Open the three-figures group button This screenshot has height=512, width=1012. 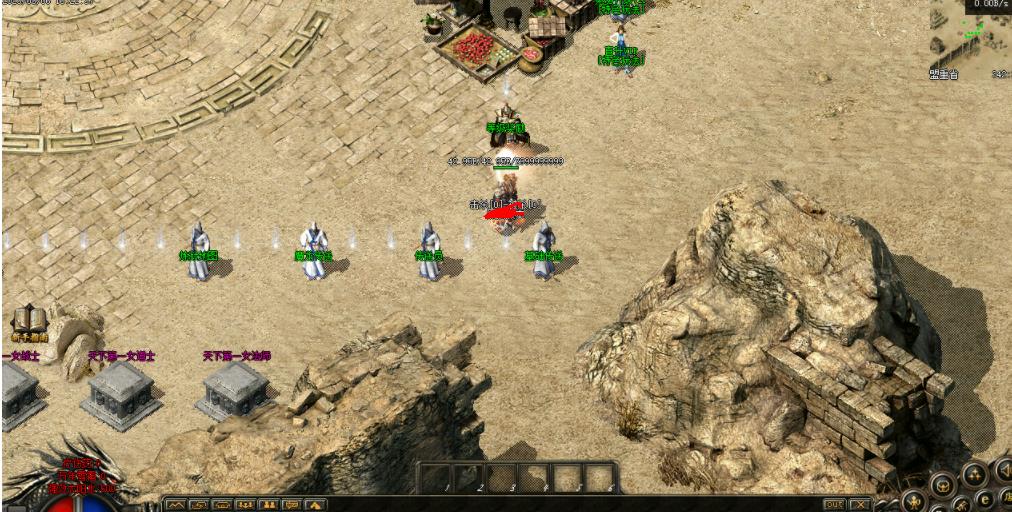point(245,505)
